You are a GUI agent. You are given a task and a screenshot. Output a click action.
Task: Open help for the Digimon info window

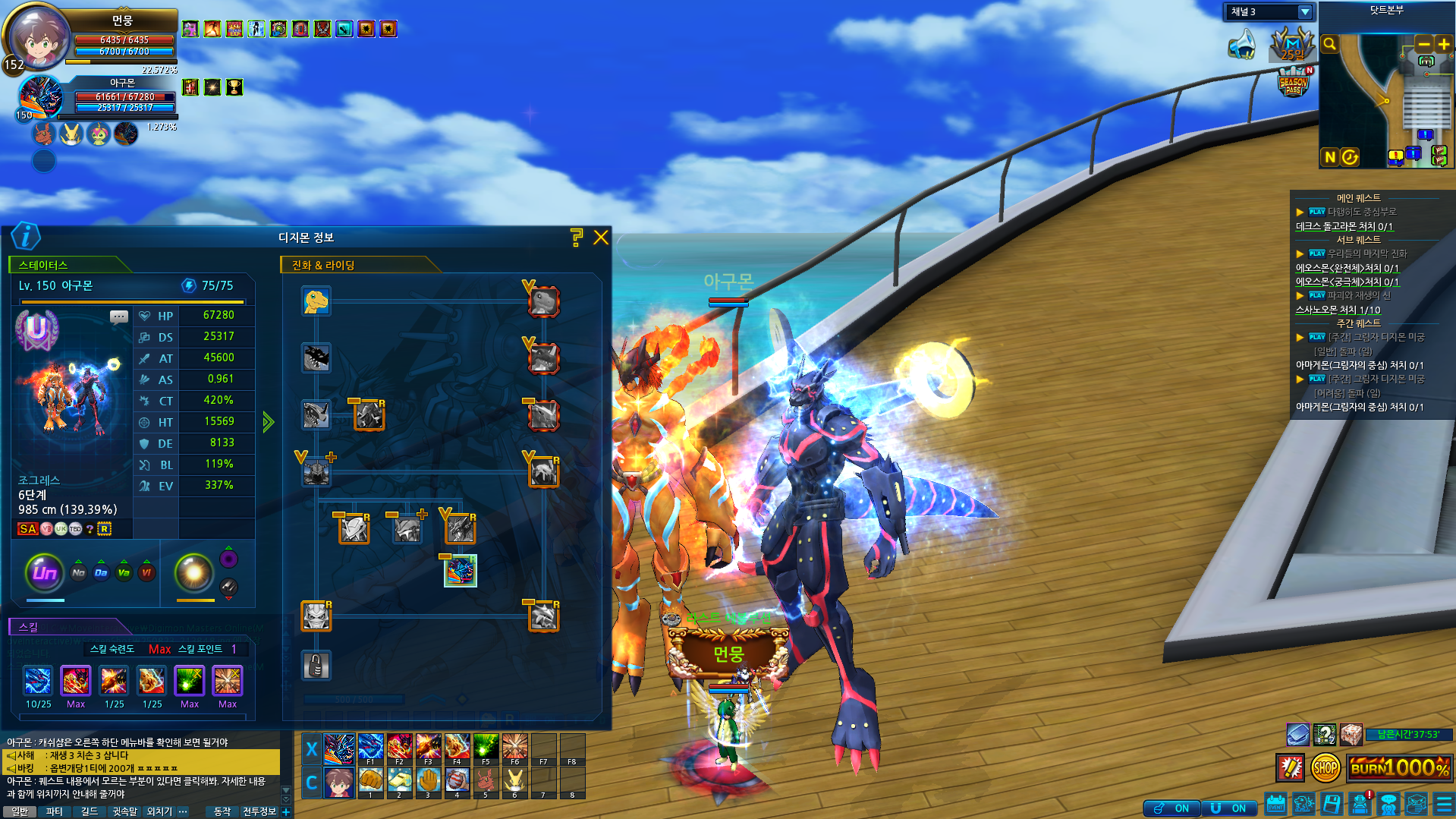coord(577,238)
